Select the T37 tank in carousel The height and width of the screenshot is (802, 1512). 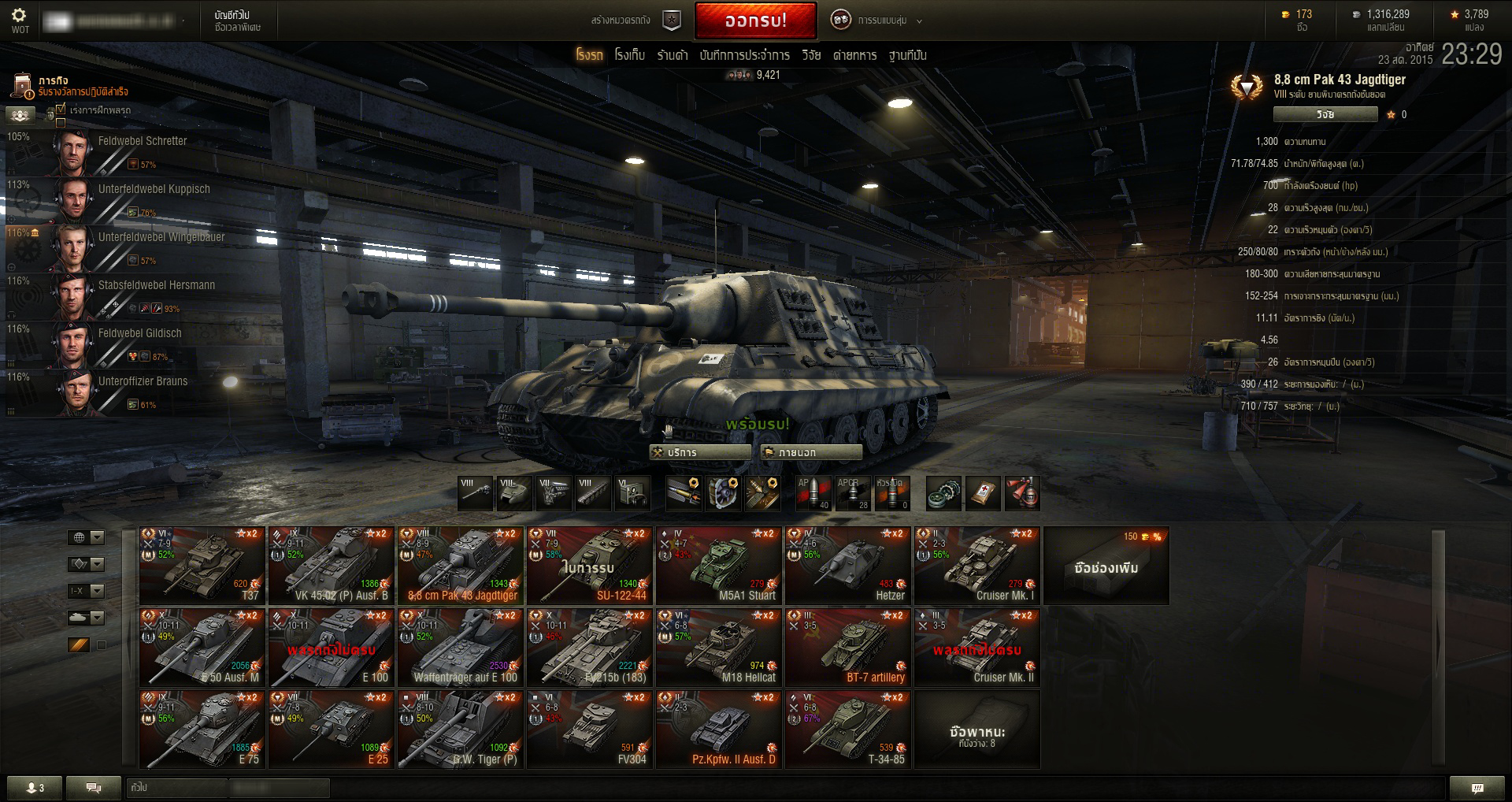[202, 565]
